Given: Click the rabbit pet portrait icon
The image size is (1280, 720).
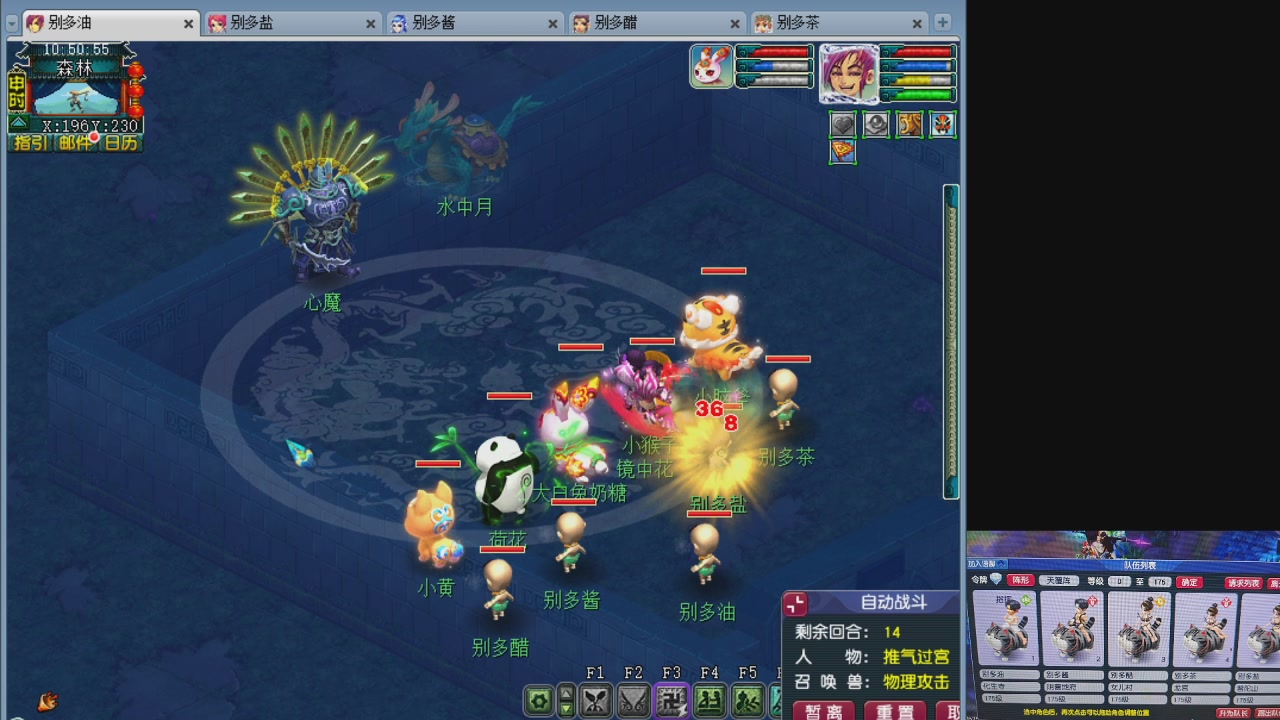Looking at the screenshot, I should click(x=711, y=67).
